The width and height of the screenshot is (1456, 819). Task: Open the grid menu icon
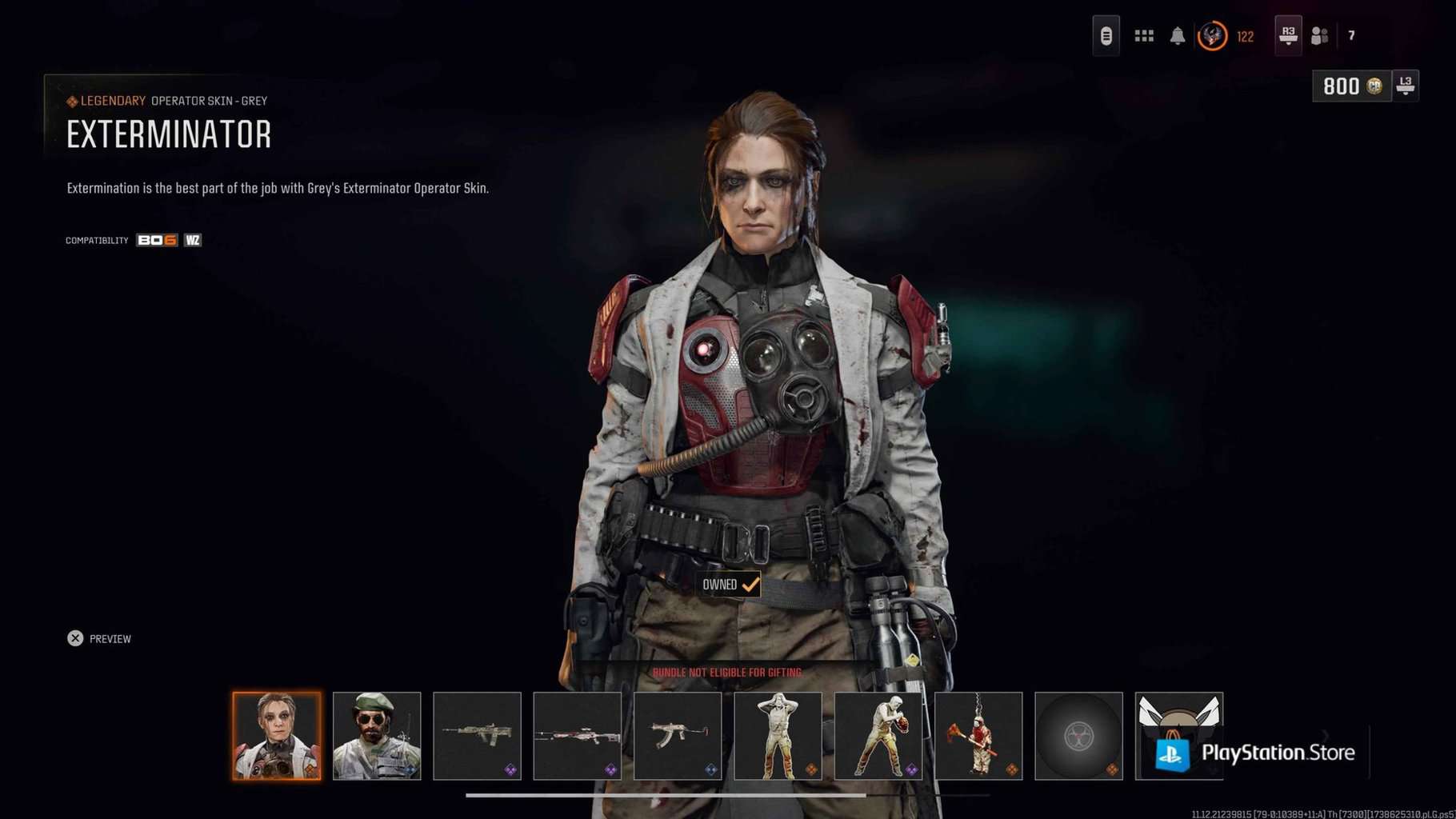pyautogui.click(x=1144, y=36)
